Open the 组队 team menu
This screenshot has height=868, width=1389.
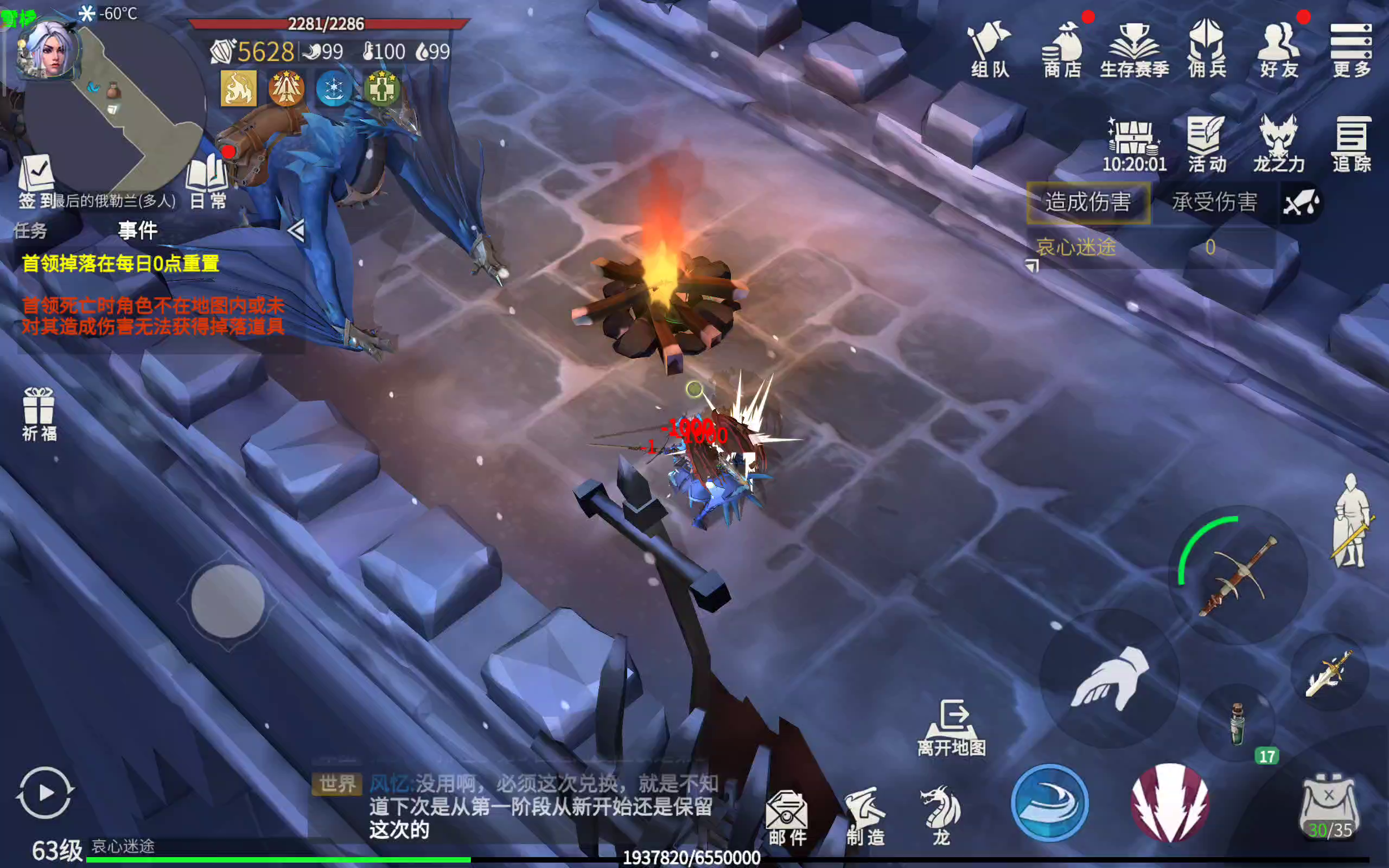tap(990, 49)
